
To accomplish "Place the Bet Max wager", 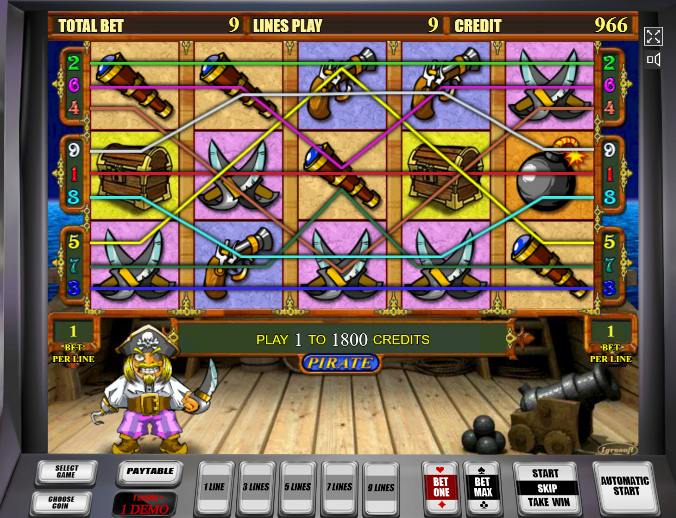I will [482, 486].
